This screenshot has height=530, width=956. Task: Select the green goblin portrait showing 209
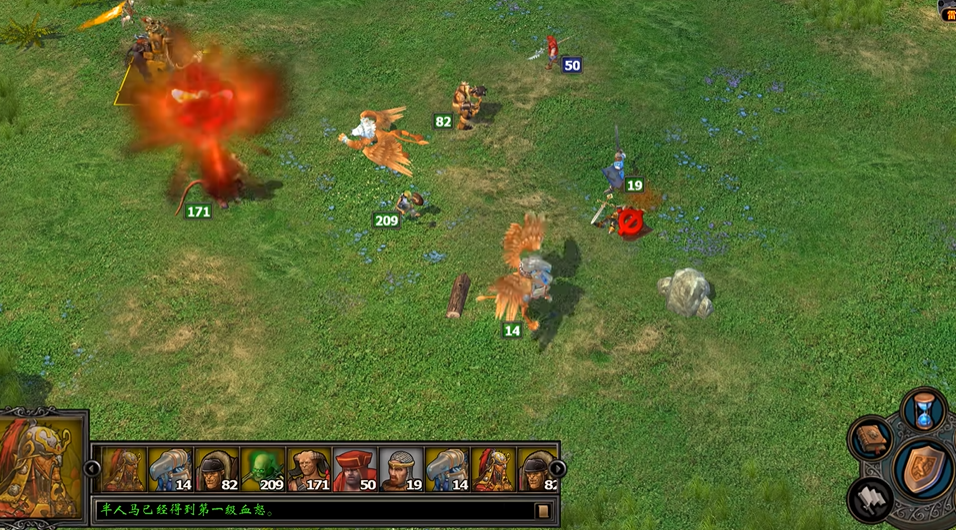point(262,469)
